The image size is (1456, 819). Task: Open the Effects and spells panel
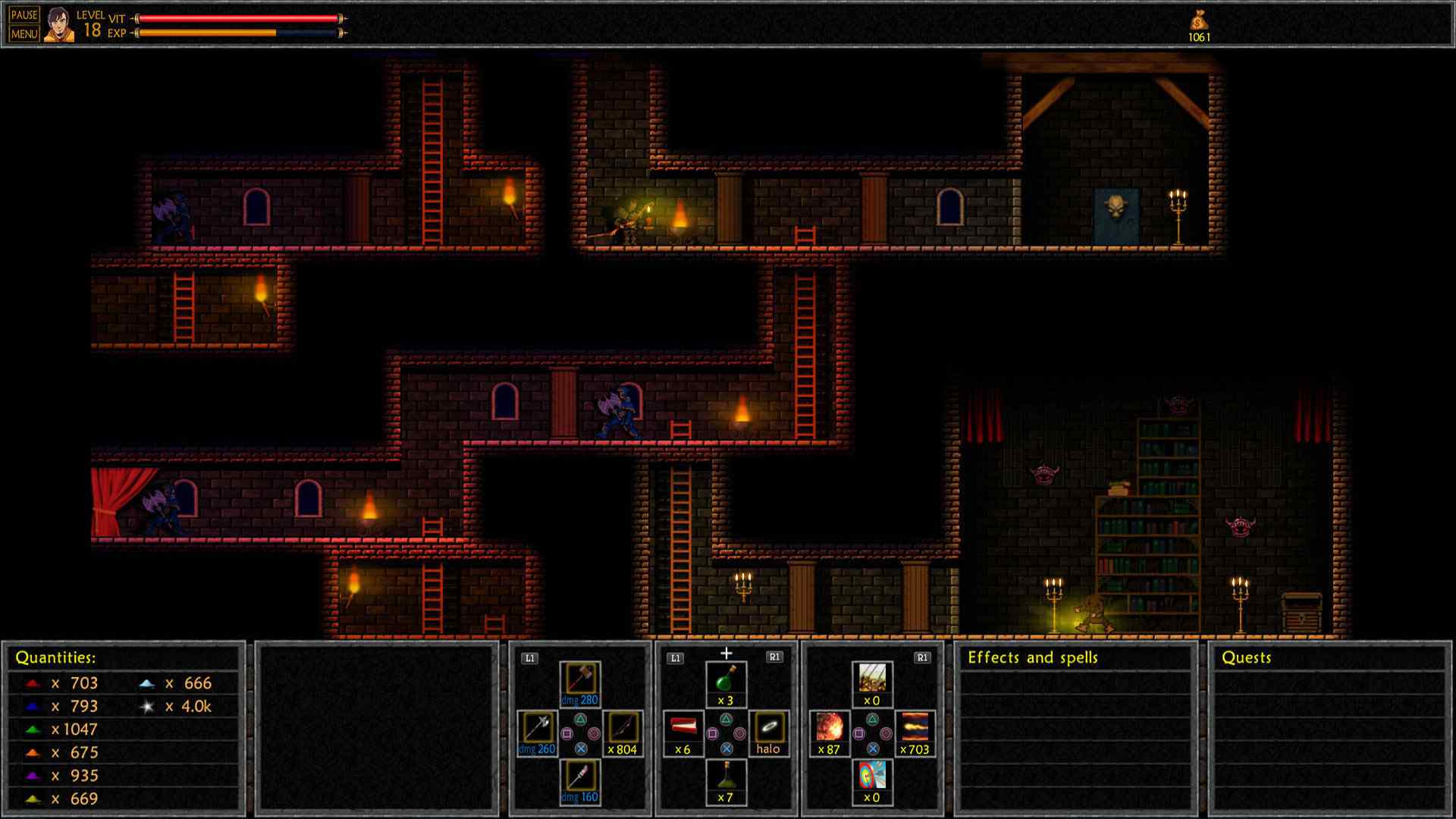(x=1032, y=657)
